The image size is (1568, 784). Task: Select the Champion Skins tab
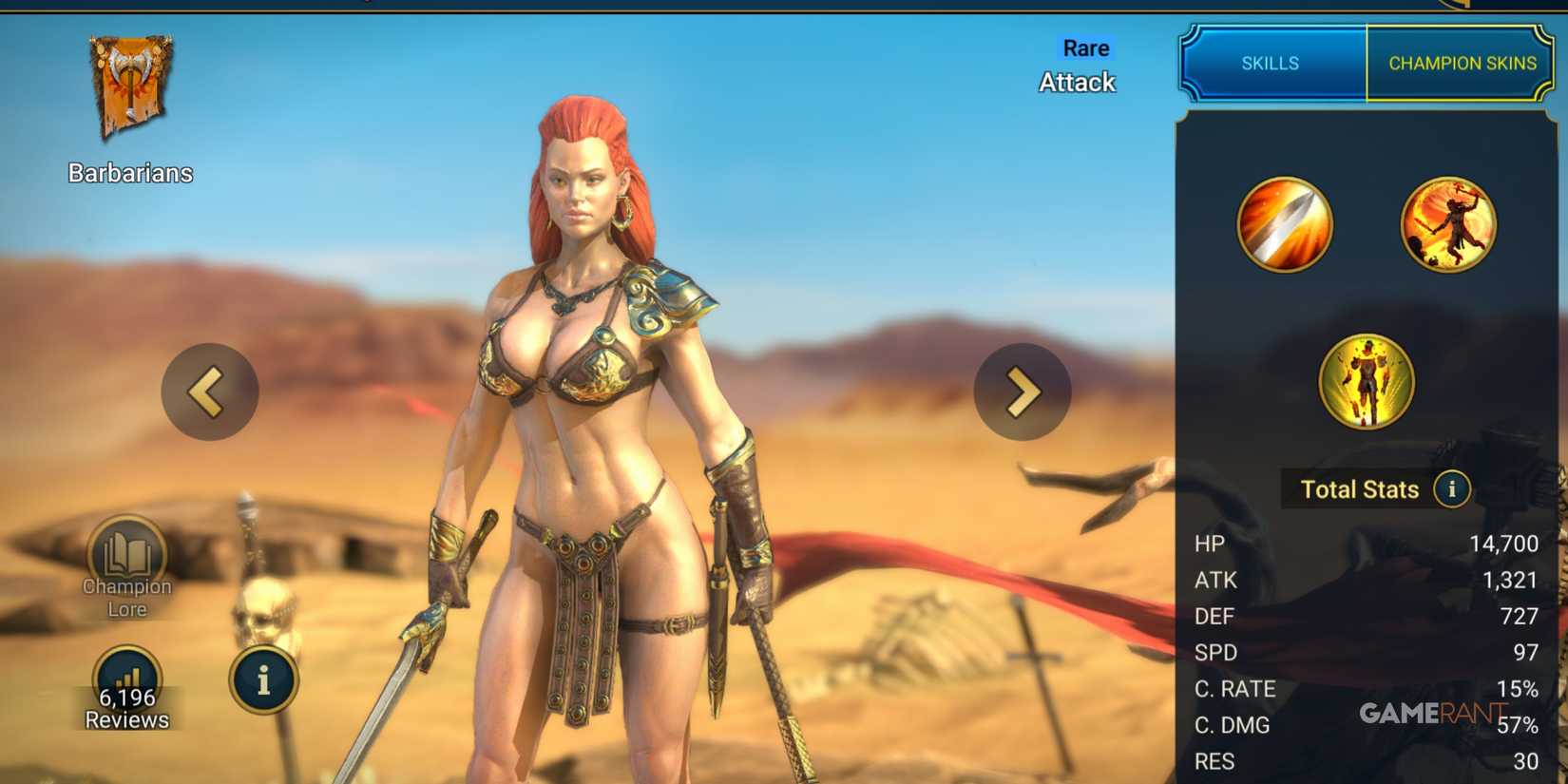1463,63
